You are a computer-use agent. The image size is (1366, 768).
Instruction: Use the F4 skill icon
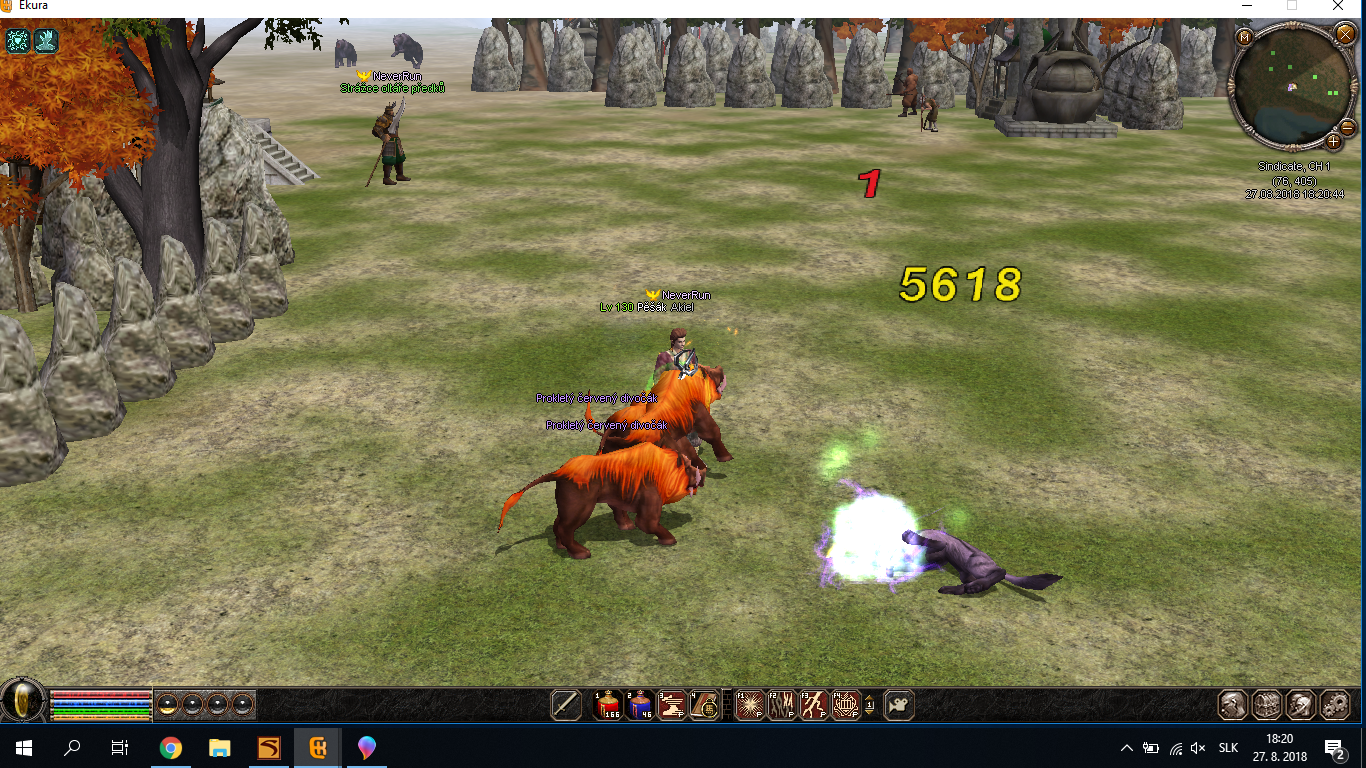coord(845,705)
